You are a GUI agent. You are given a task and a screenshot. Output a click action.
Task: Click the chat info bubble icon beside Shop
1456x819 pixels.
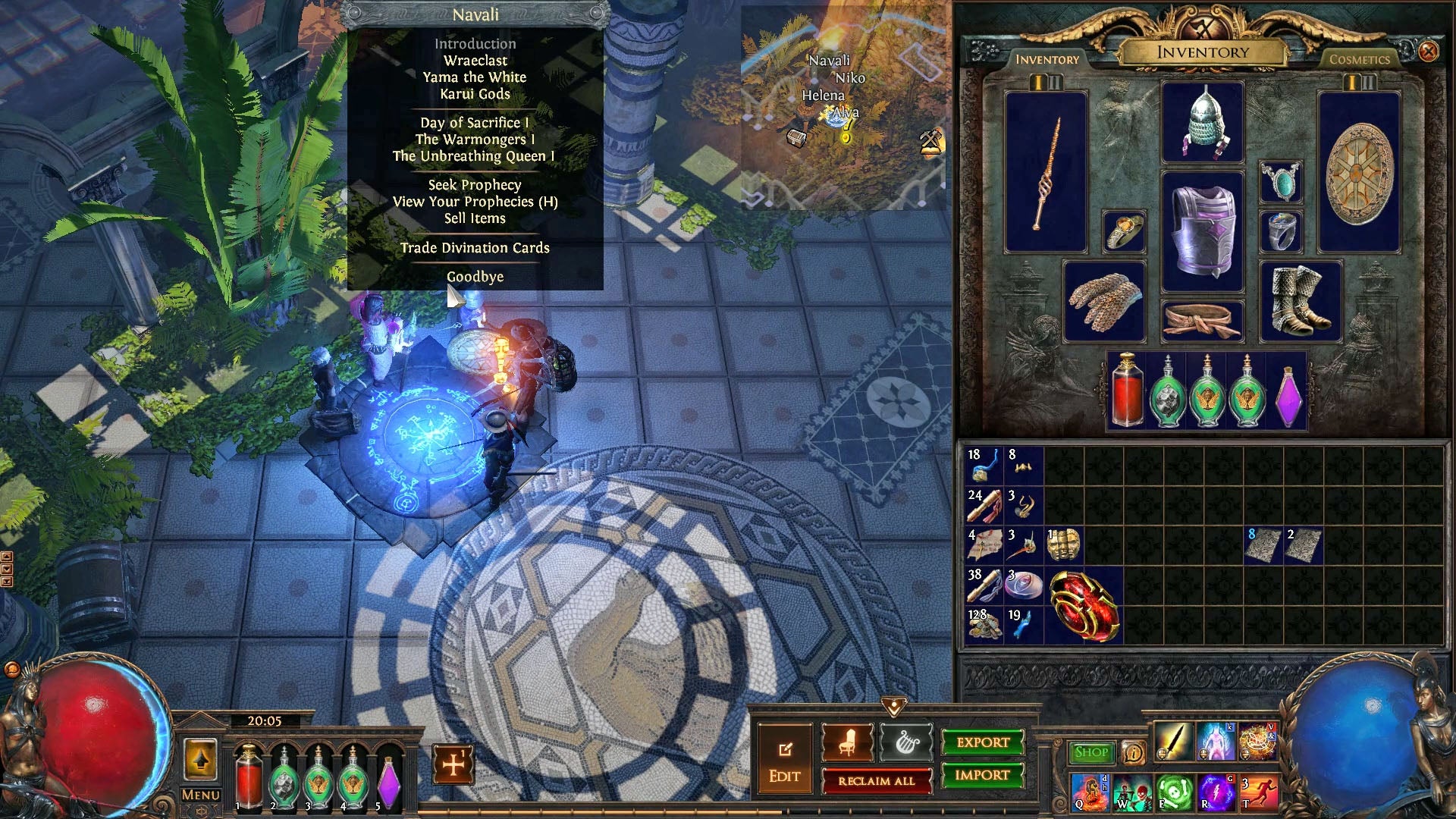[x=1133, y=753]
